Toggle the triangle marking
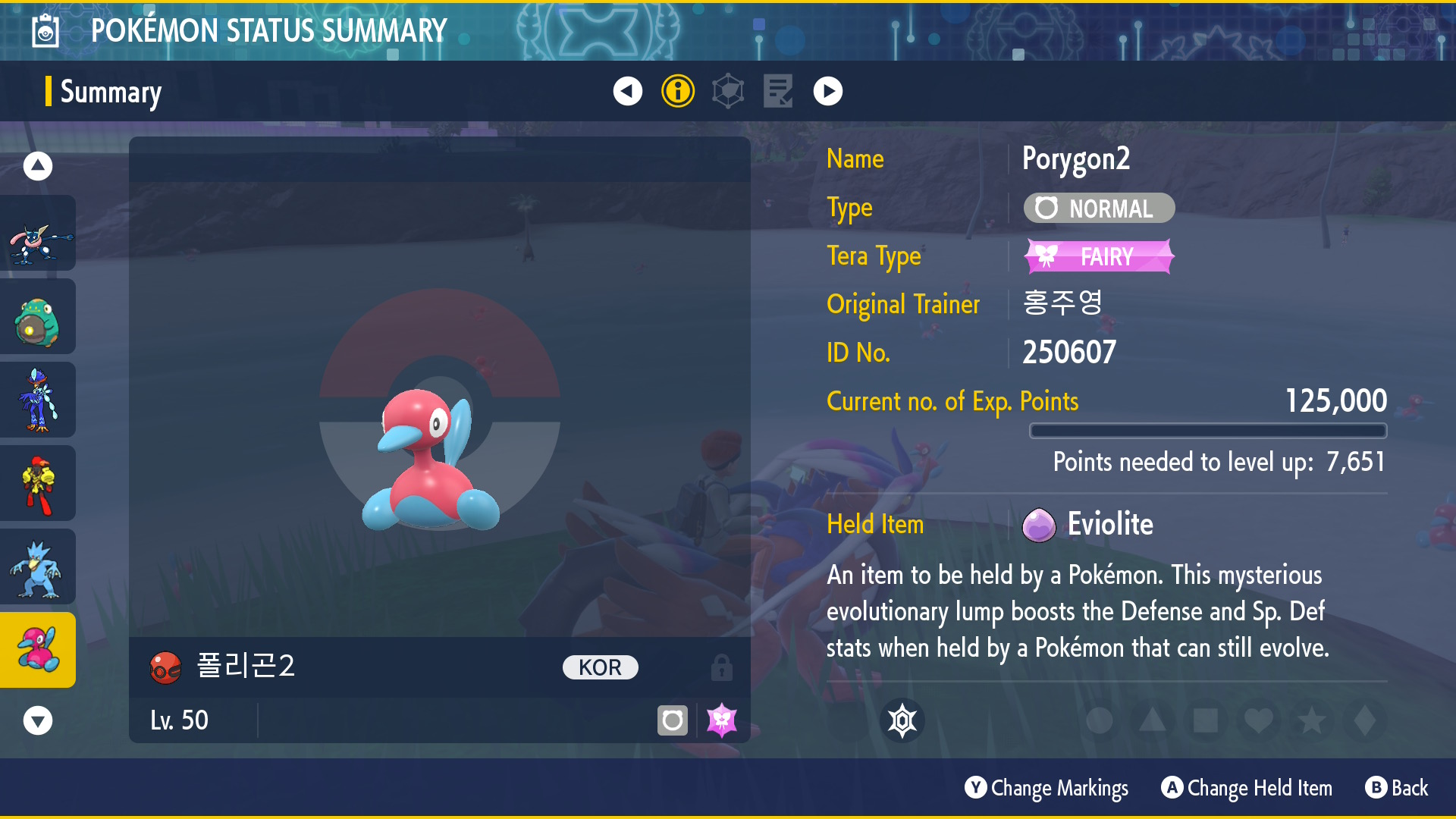This screenshot has height=819, width=1456. (1153, 720)
